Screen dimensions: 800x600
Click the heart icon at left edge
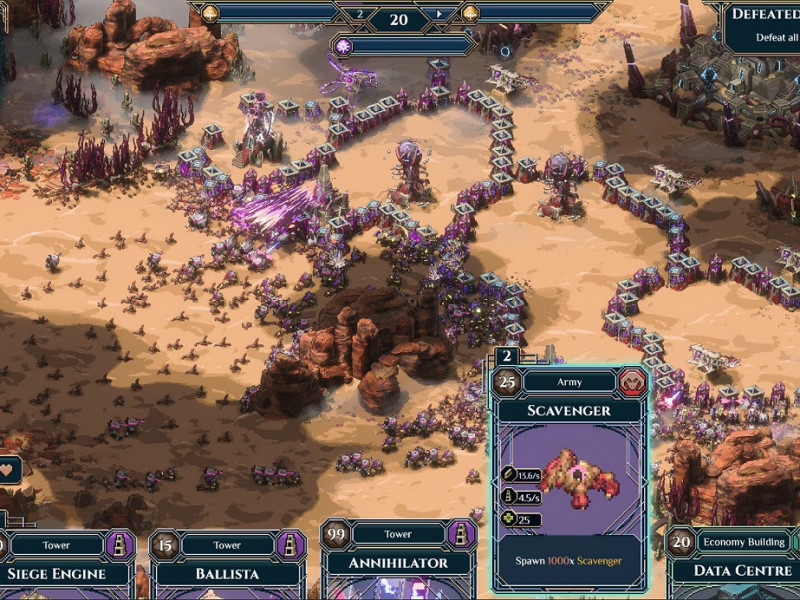pyautogui.click(x=8, y=470)
